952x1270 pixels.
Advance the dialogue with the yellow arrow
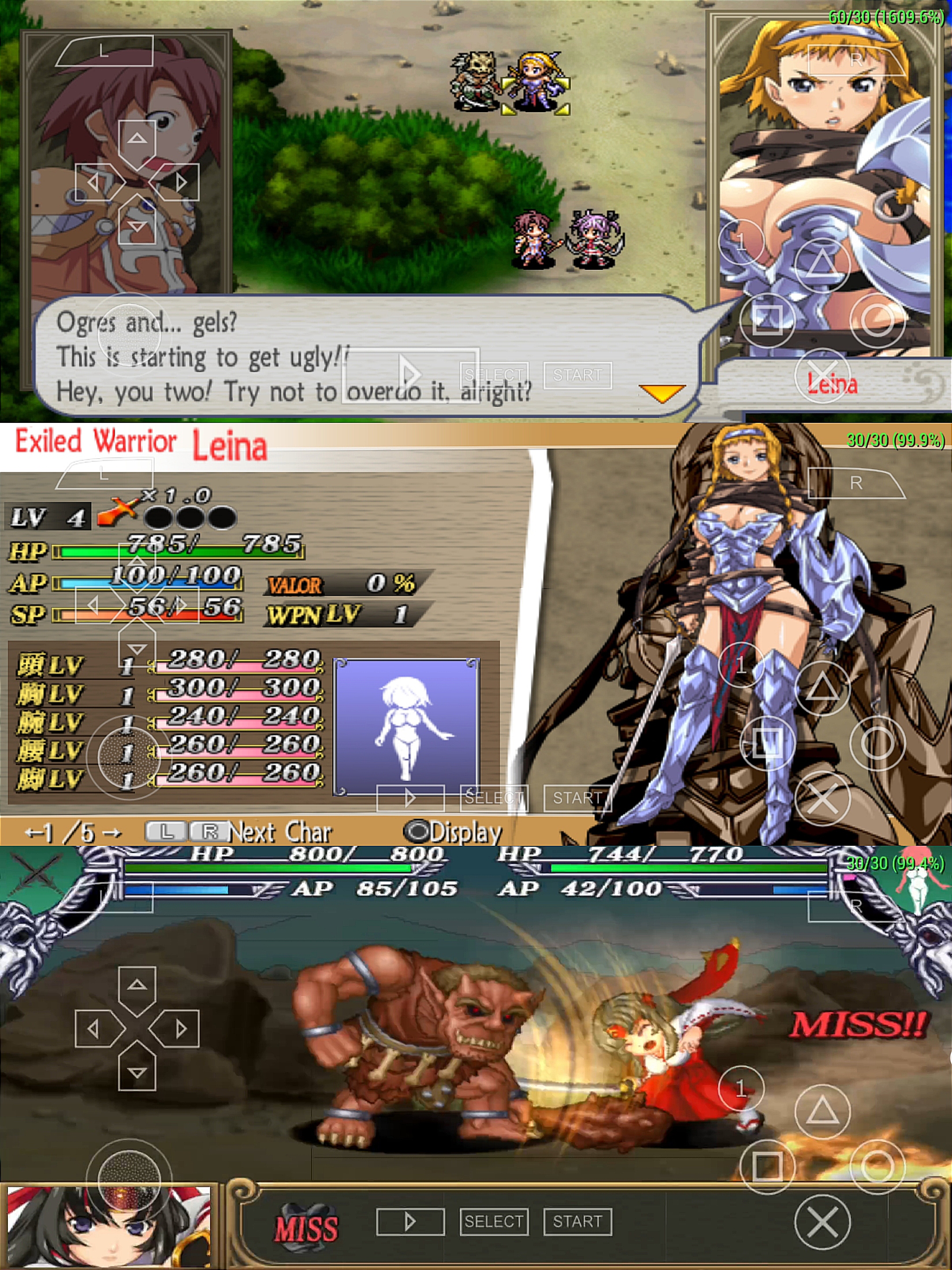click(x=662, y=393)
